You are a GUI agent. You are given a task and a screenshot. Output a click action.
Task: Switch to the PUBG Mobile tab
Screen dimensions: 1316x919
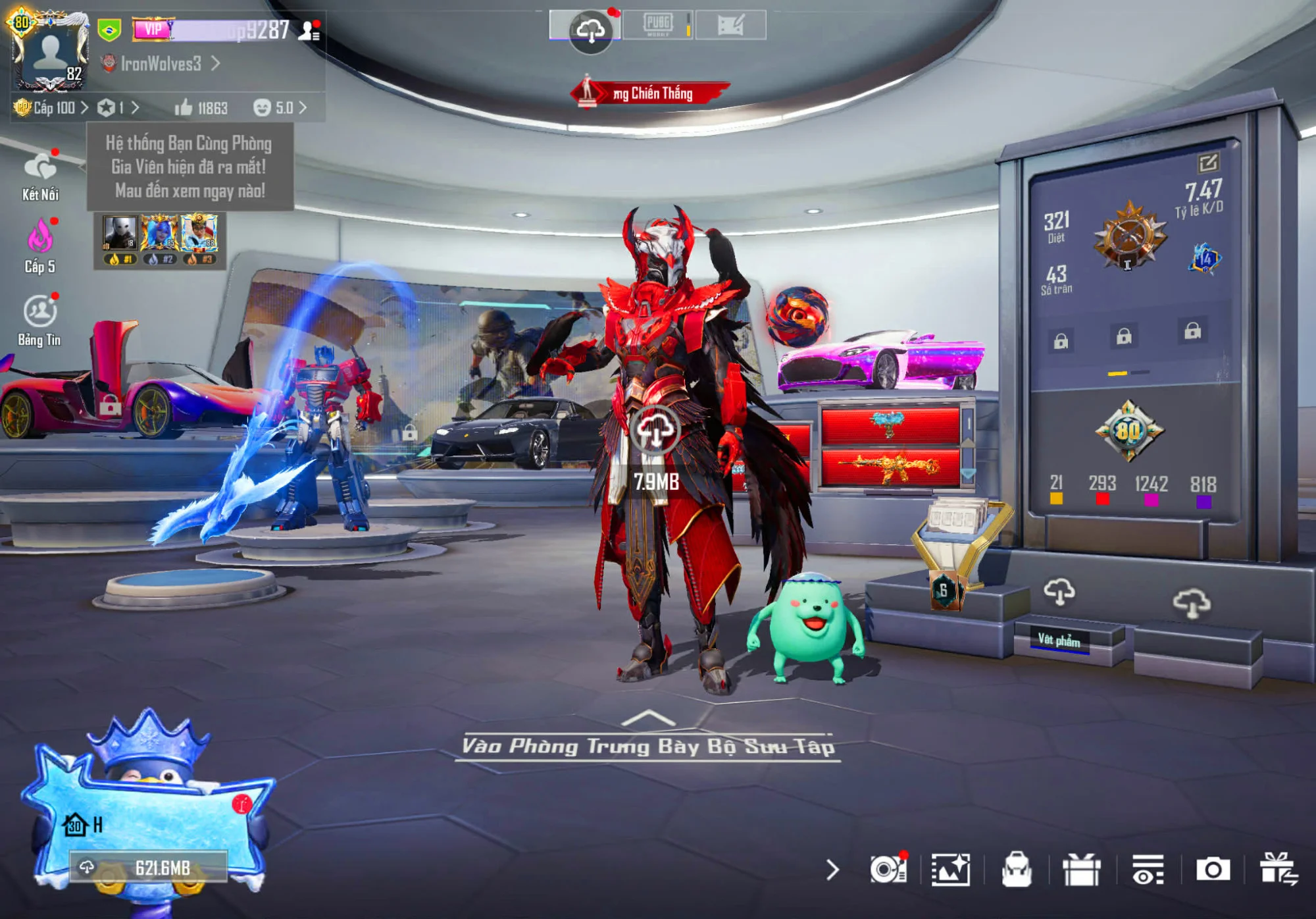[x=657, y=25]
